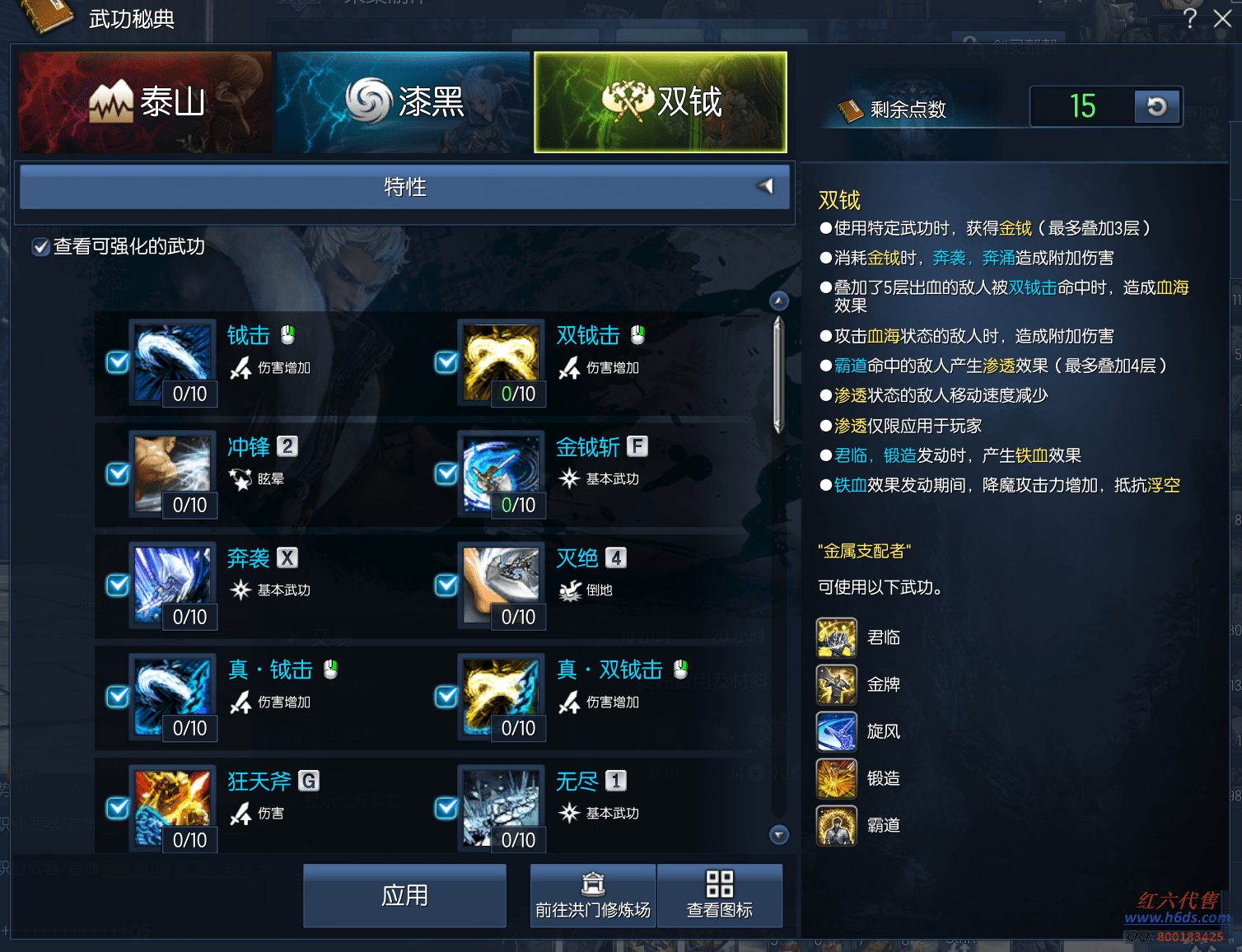
Task: Toggle 查看可强化的武功 checkbox
Action: (40, 247)
